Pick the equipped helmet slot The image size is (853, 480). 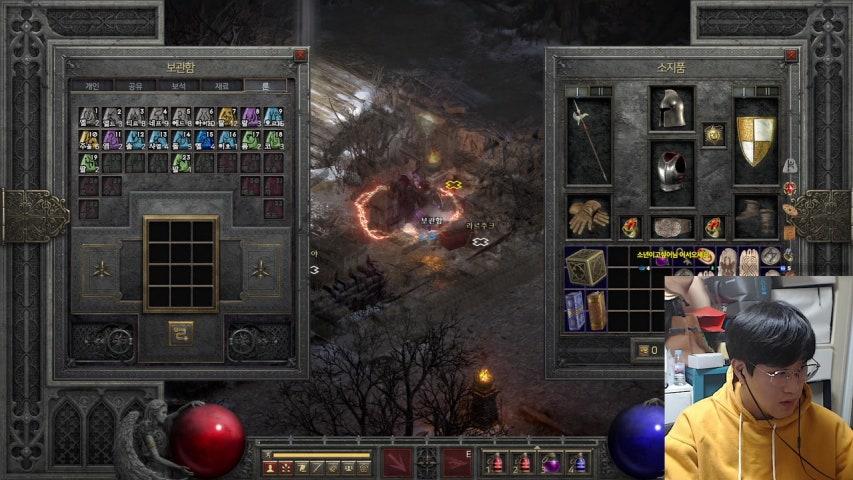[x=672, y=107]
